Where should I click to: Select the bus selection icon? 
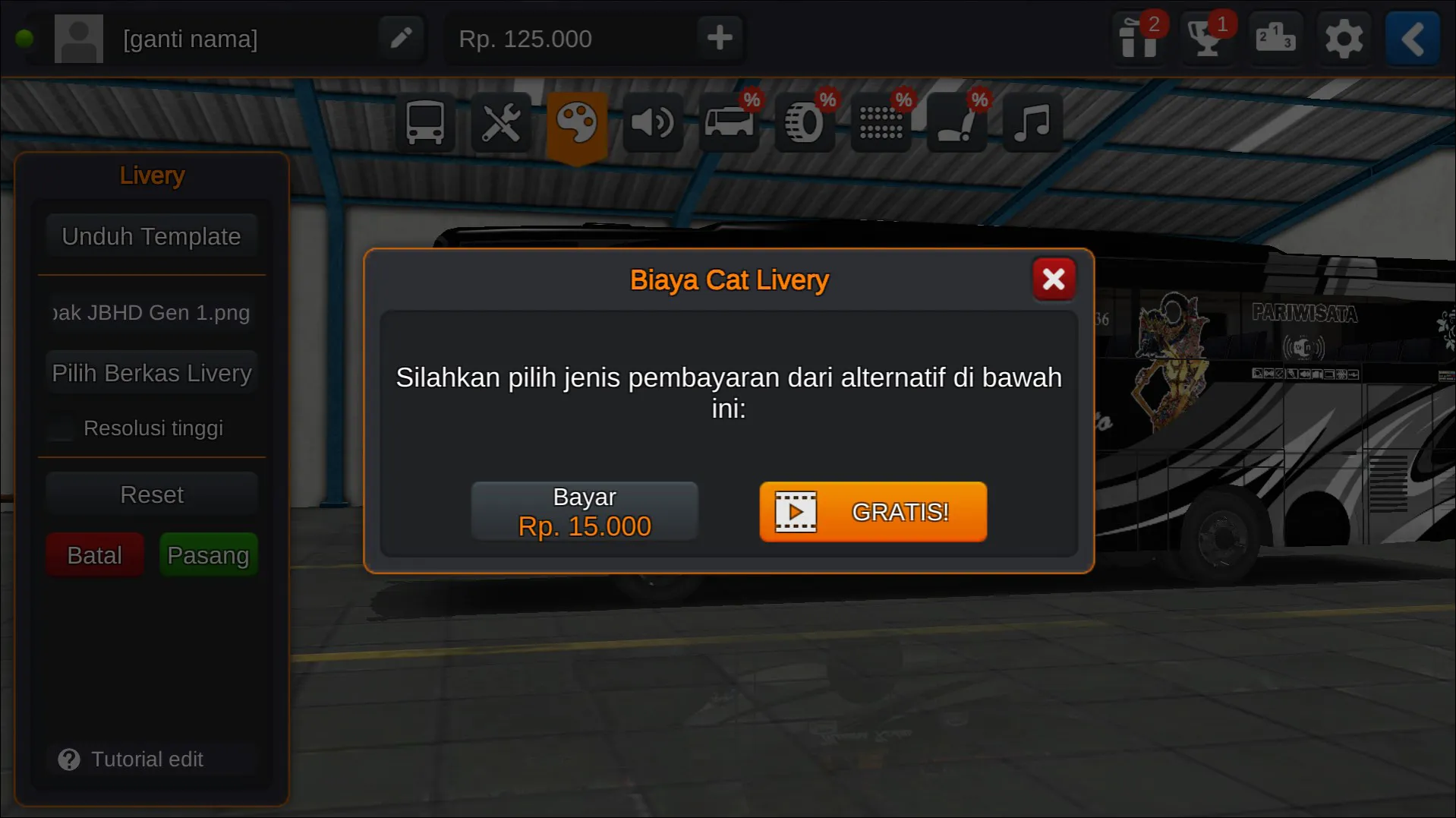click(x=424, y=123)
